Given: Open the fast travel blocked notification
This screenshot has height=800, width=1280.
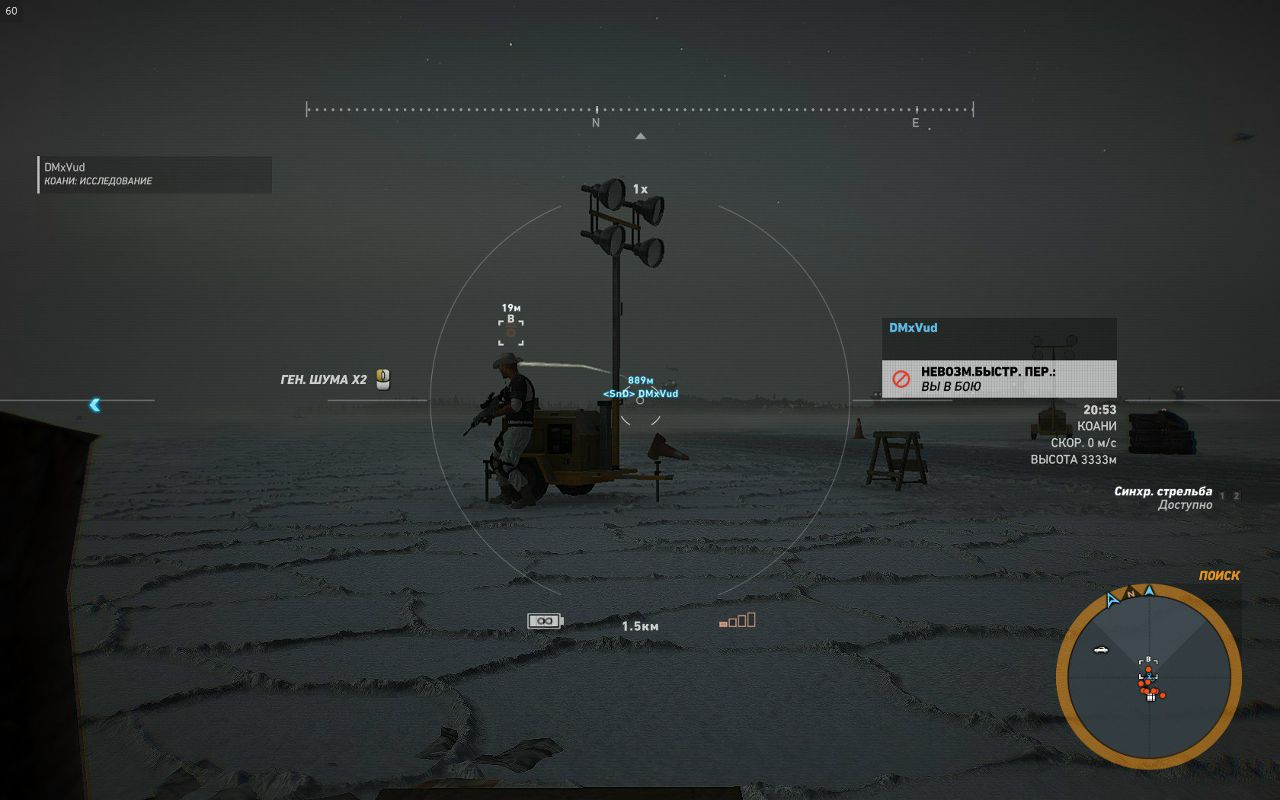Looking at the screenshot, I should click(x=999, y=379).
